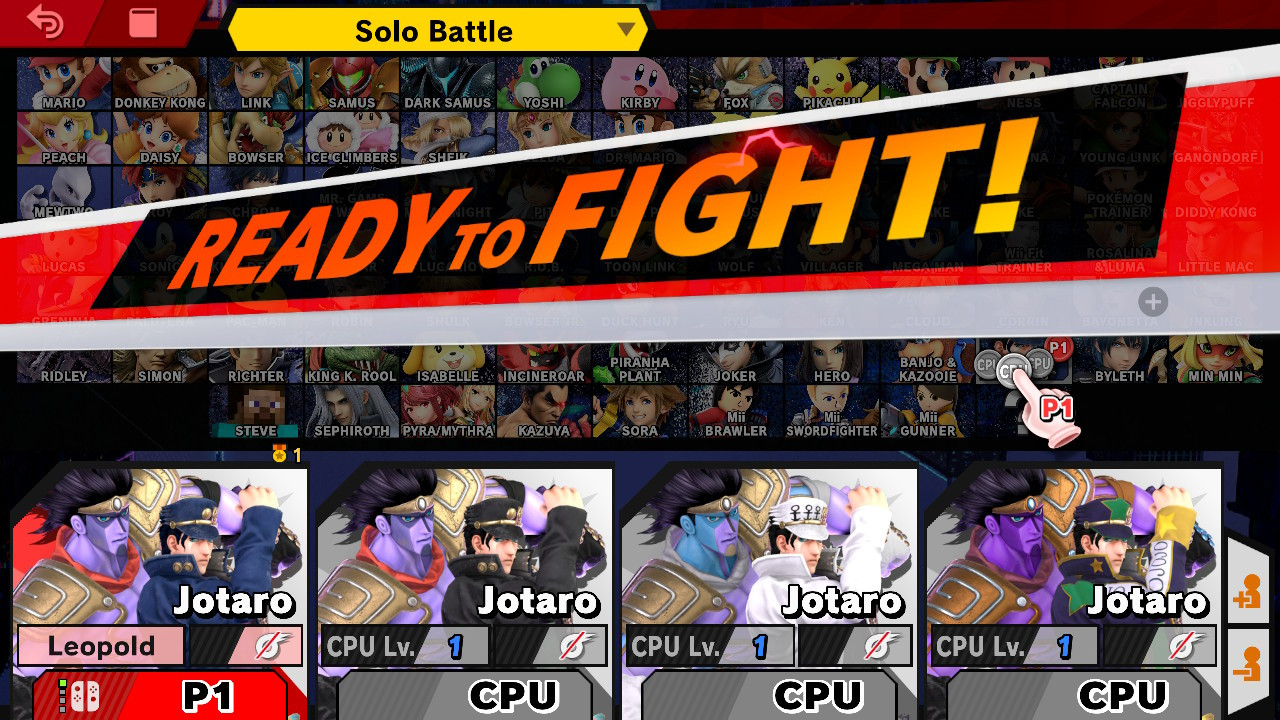Open the Leopold name tag selector
This screenshot has height=720, width=1280.
[x=100, y=645]
